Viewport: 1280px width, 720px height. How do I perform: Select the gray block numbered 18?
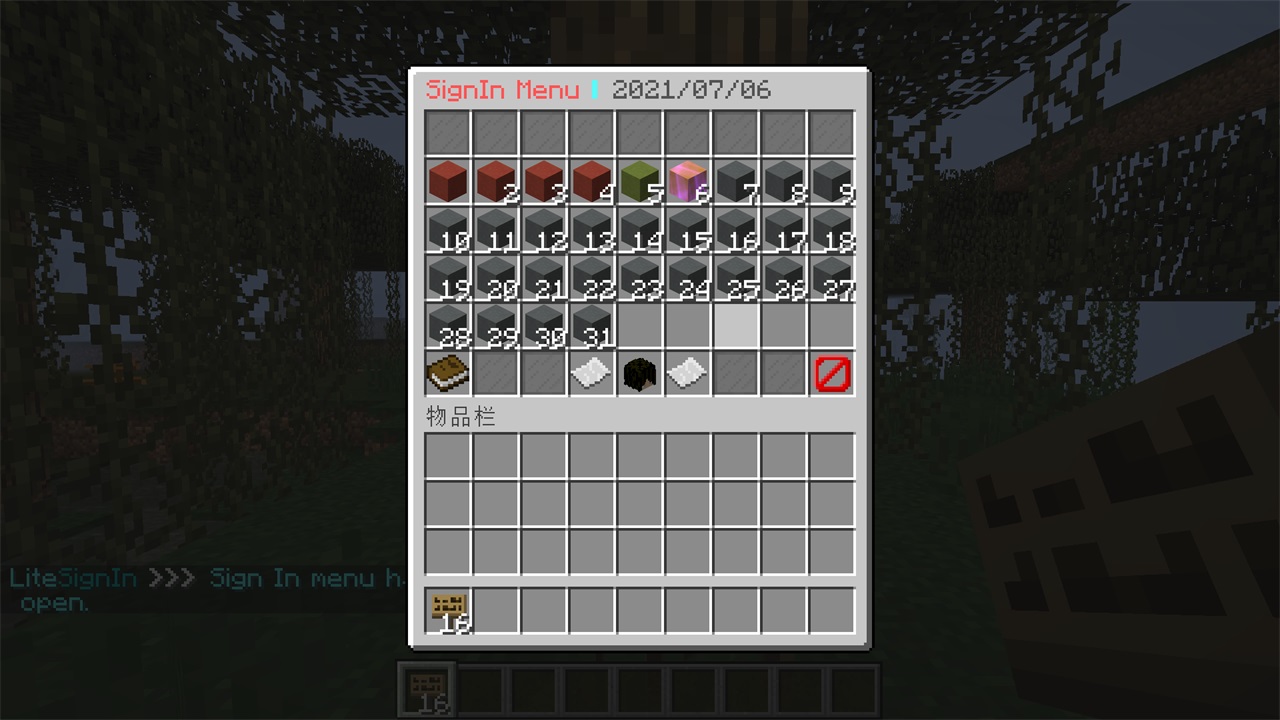click(832, 230)
